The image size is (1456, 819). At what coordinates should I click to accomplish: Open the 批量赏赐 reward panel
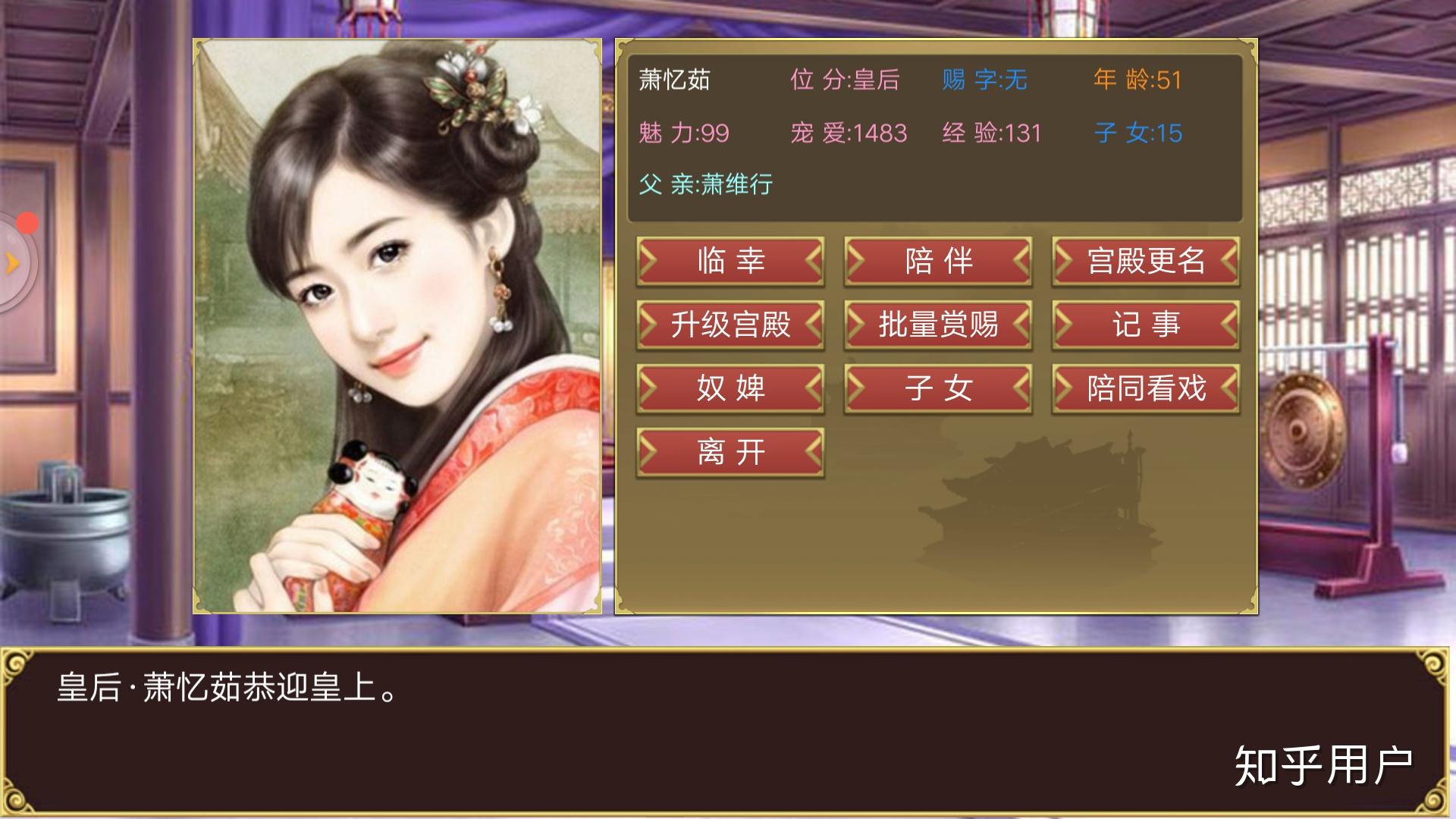[938, 325]
